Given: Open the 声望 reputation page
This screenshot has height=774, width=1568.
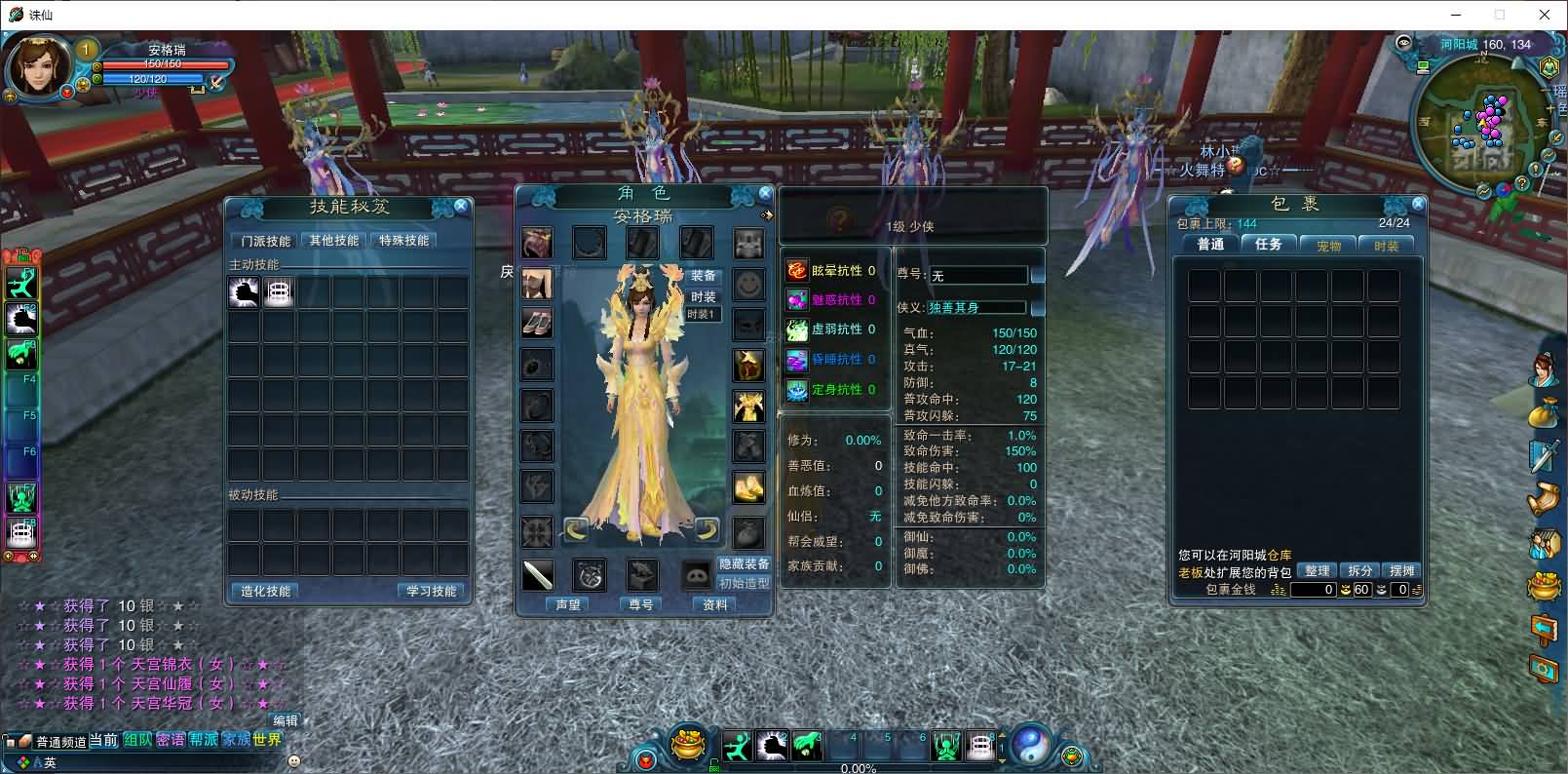Looking at the screenshot, I should point(568,604).
